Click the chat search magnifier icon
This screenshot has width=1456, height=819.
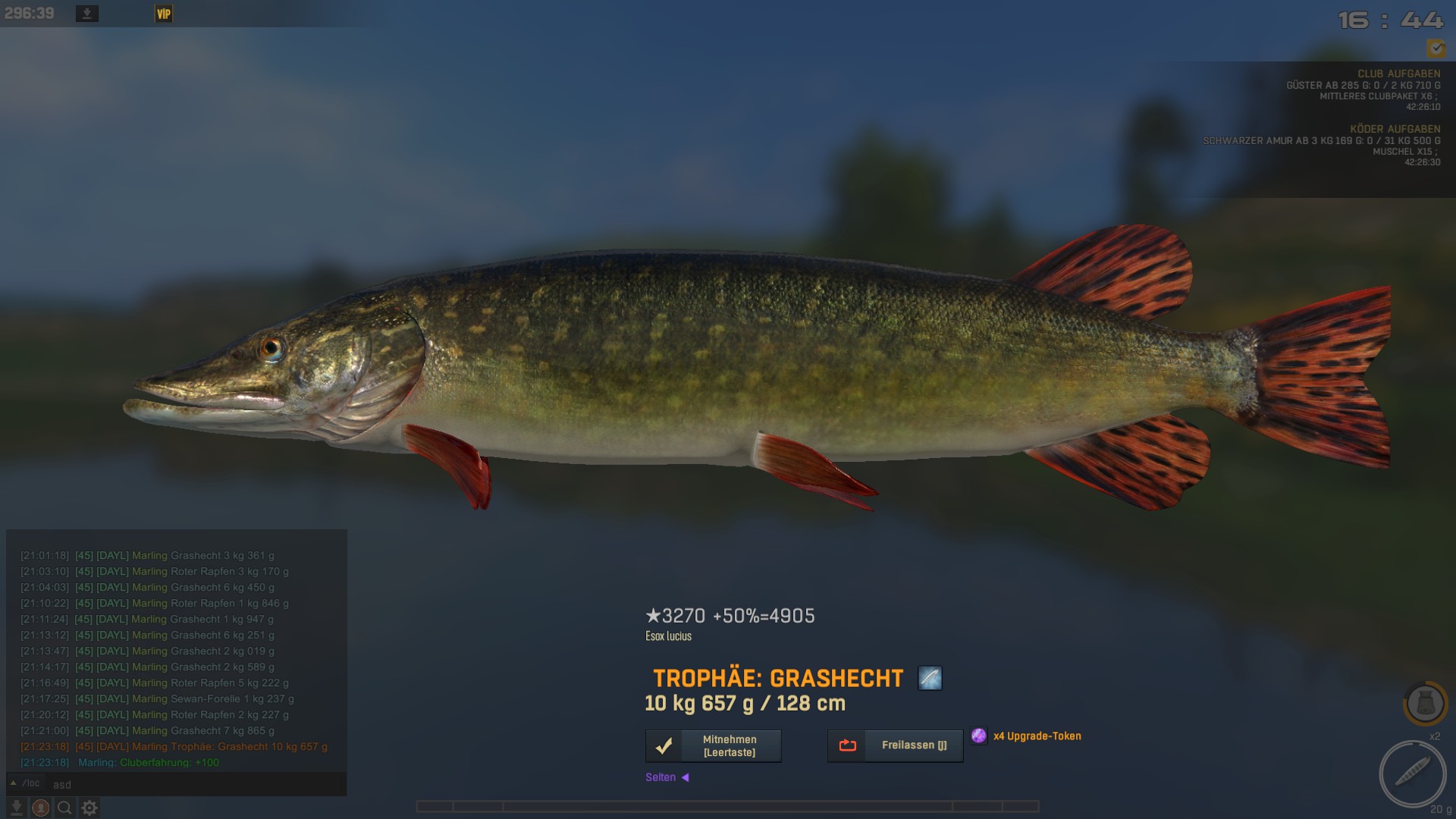(x=64, y=808)
